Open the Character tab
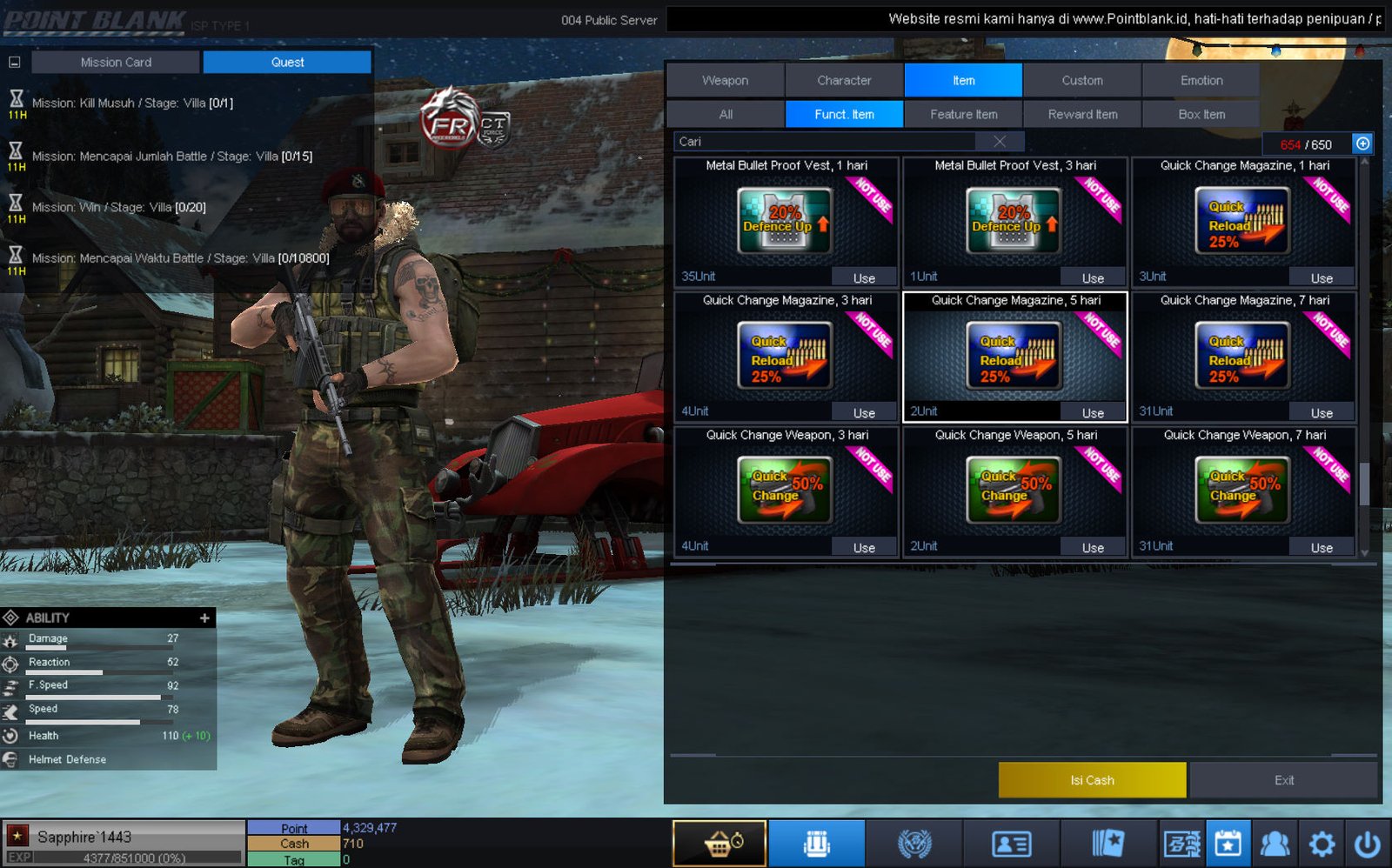Viewport: 1392px width, 868px height. pyautogui.click(x=844, y=80)
